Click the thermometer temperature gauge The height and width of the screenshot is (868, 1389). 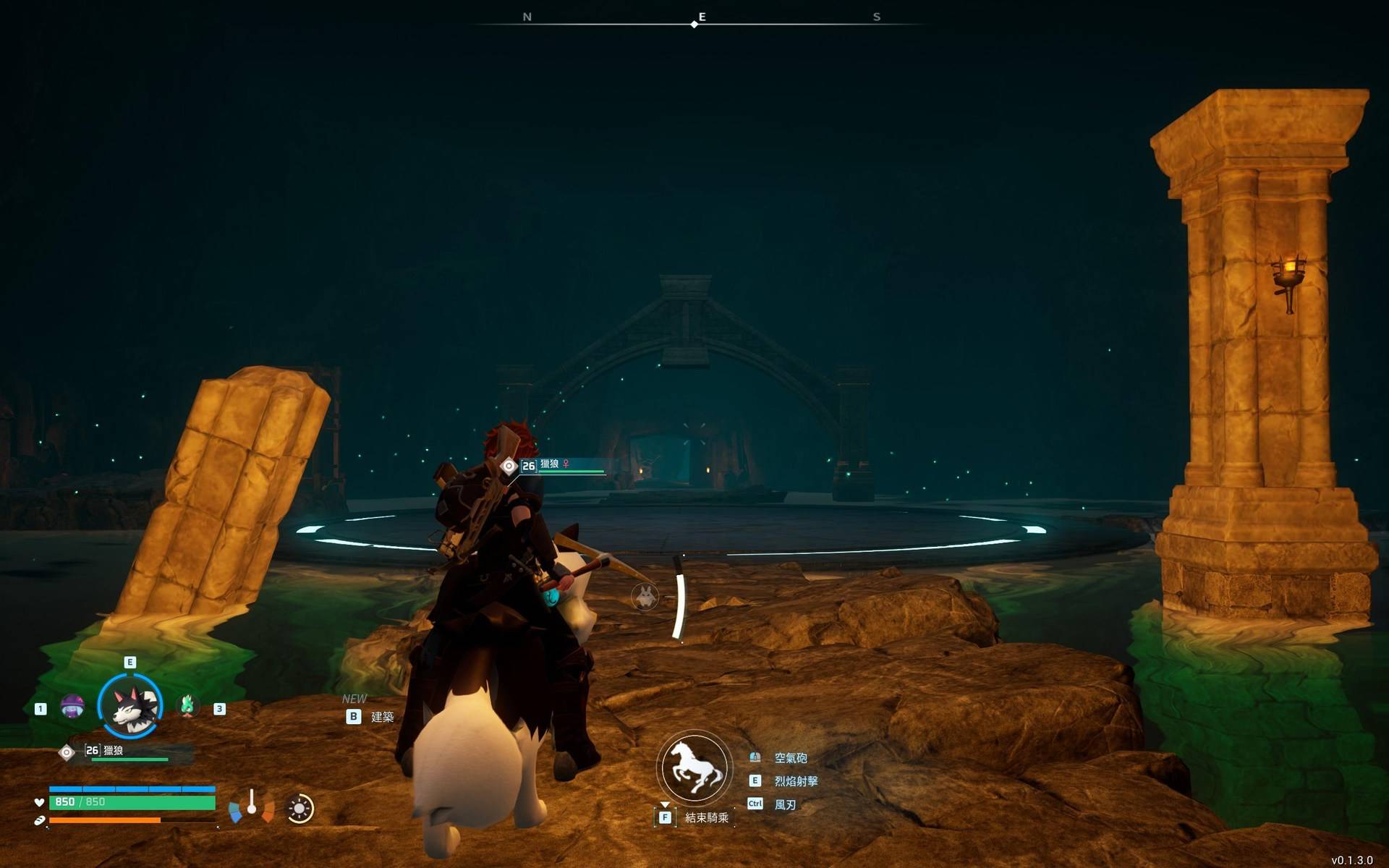(x=251, y=804)
